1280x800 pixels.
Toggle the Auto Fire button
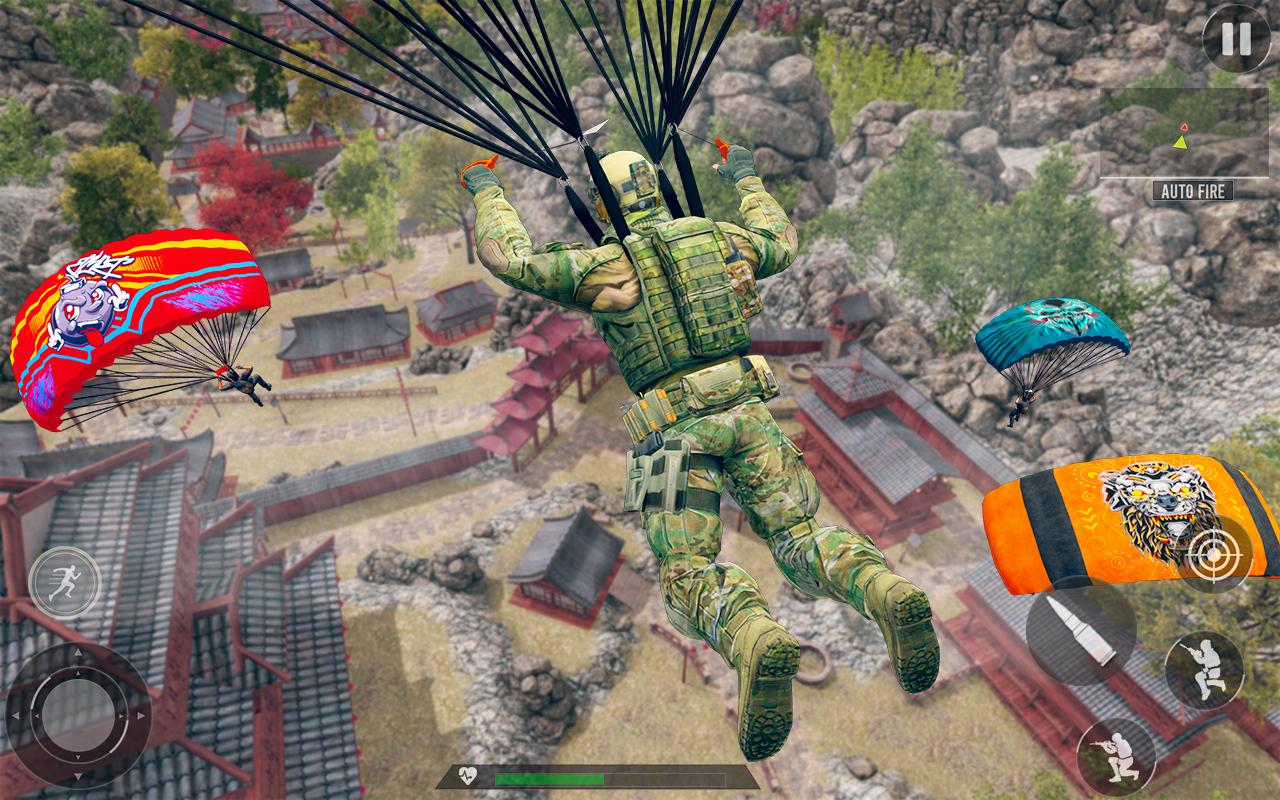pos(1193,190)
